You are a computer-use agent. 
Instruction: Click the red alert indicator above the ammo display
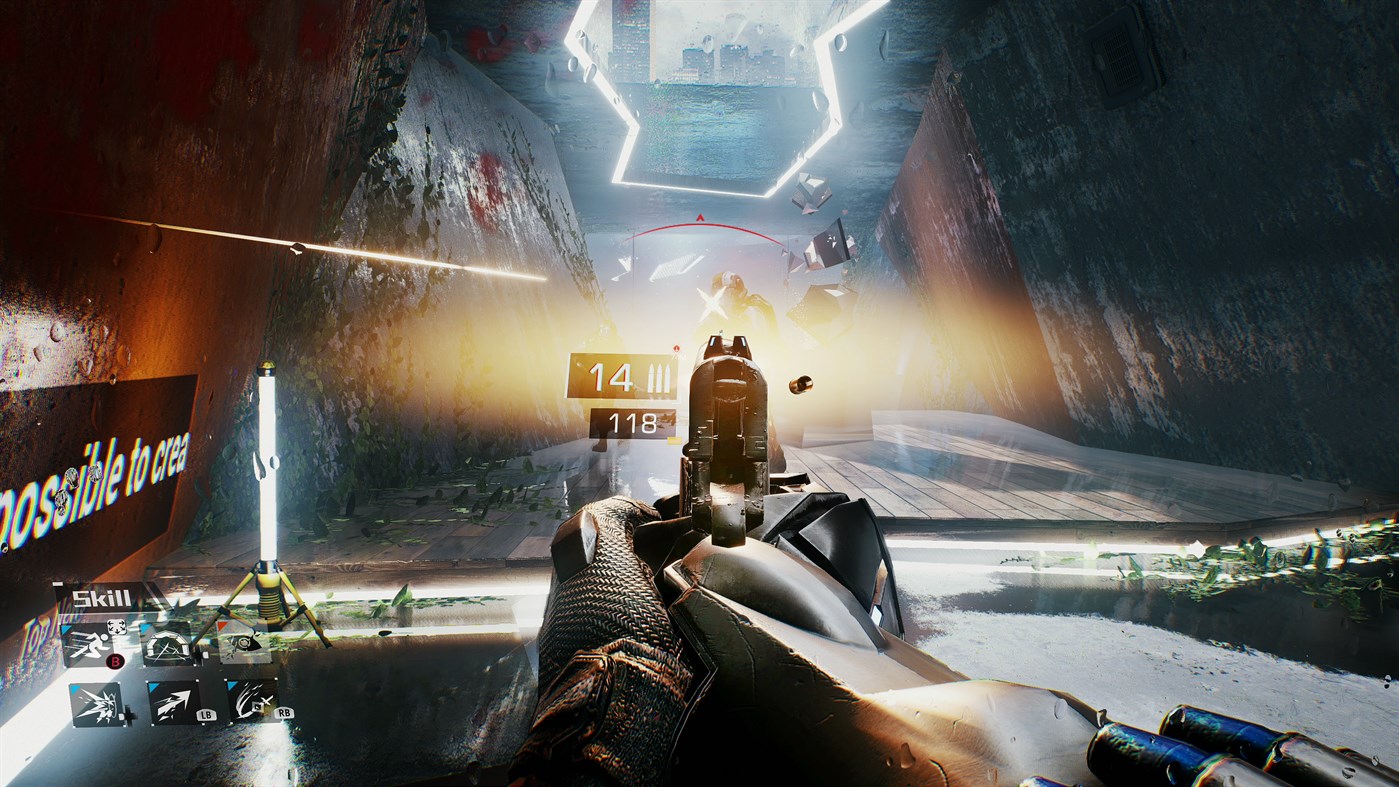(677, 348)
